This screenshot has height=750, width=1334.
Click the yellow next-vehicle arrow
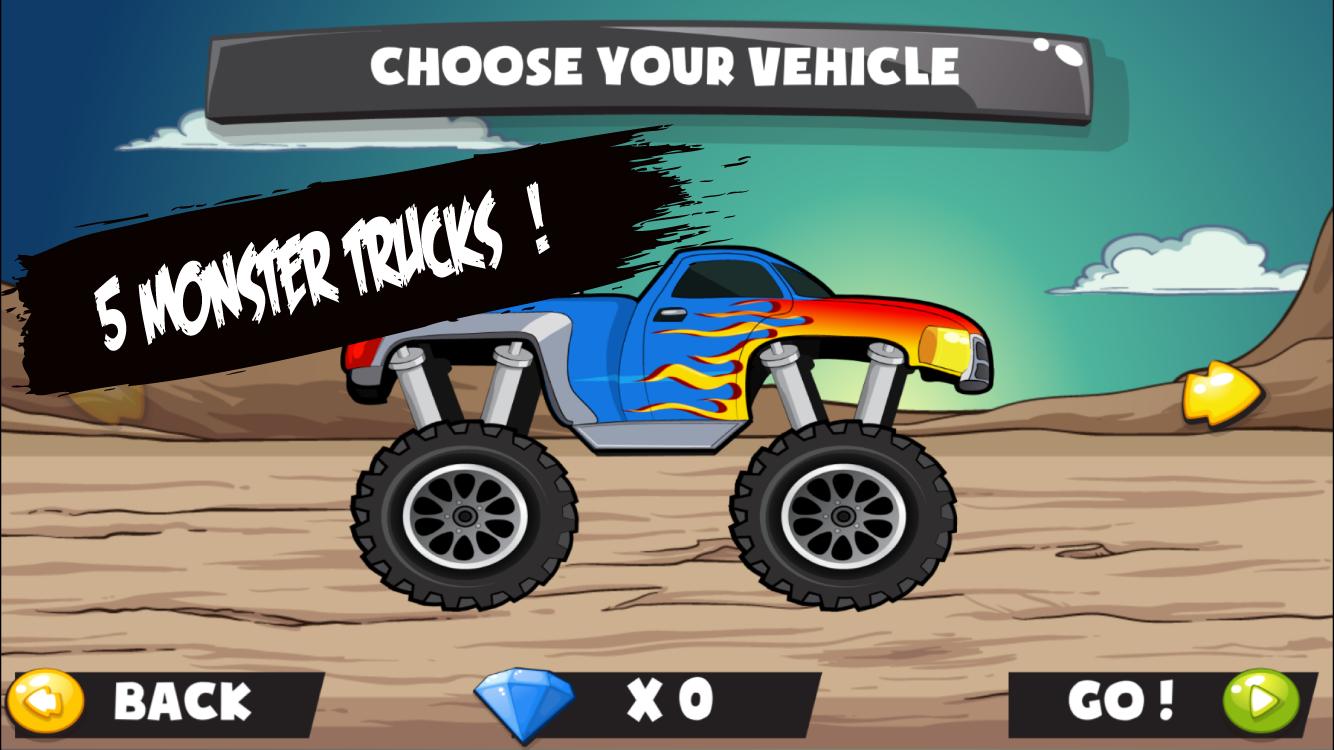pos(1218,392)
